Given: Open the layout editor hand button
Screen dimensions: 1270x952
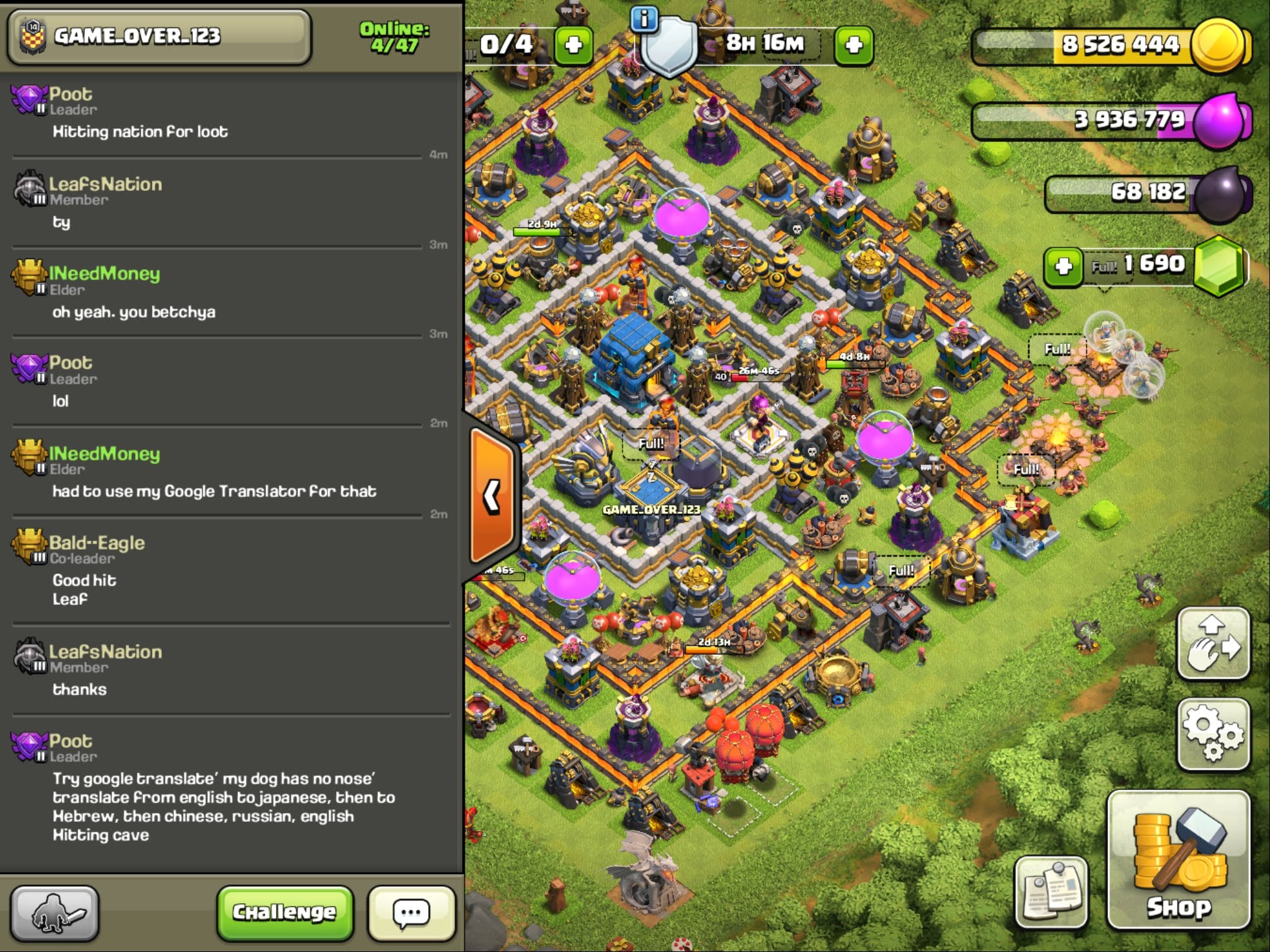Looking at the screenshot, I should (x=1212, y=643).
